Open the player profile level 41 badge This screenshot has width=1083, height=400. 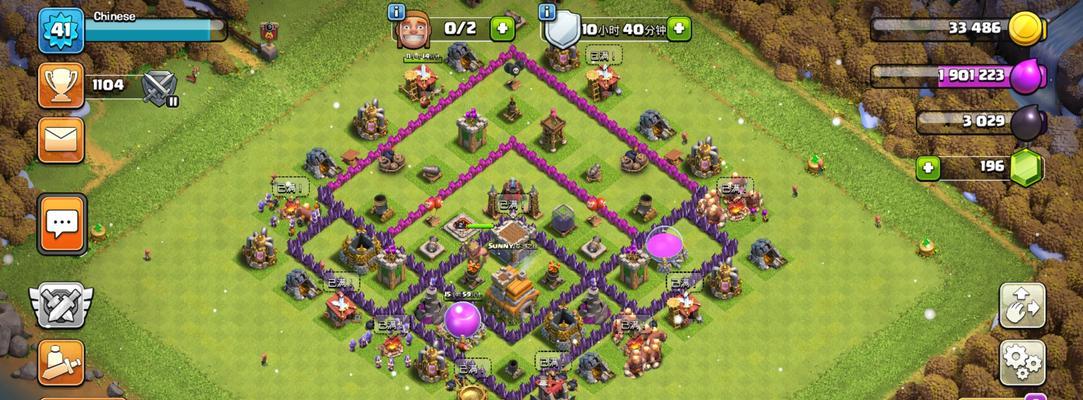click(x=60, y=30)
